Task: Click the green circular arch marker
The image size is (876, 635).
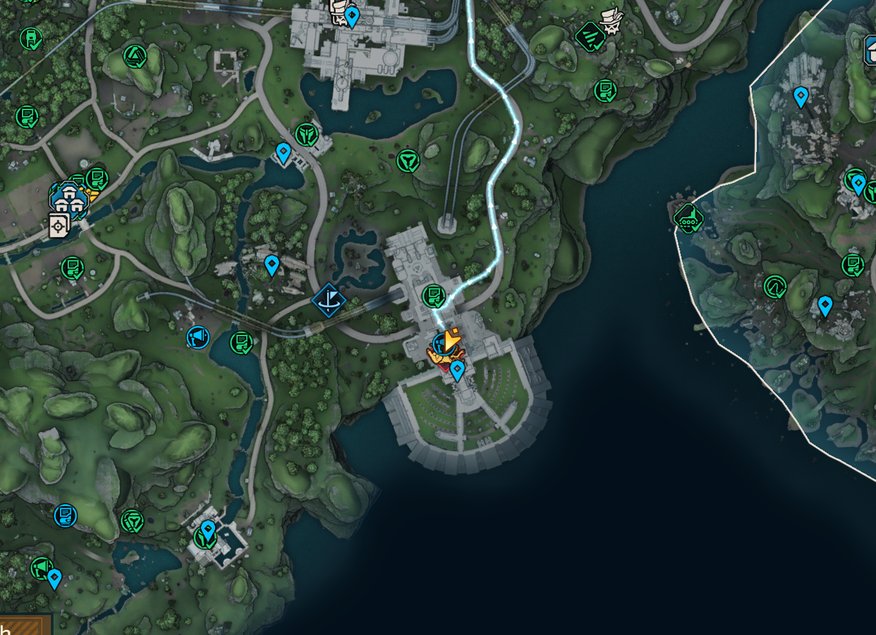Action: 774,288
